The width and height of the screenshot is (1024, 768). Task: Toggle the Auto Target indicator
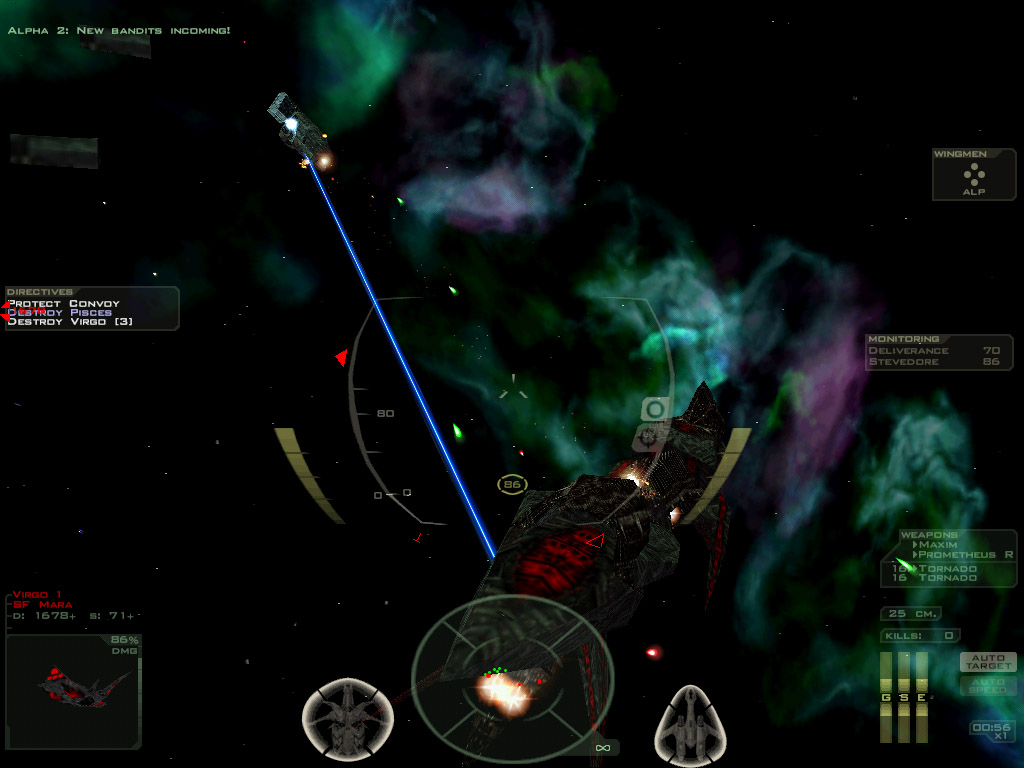pyautogui.click(x=988, y=661)
